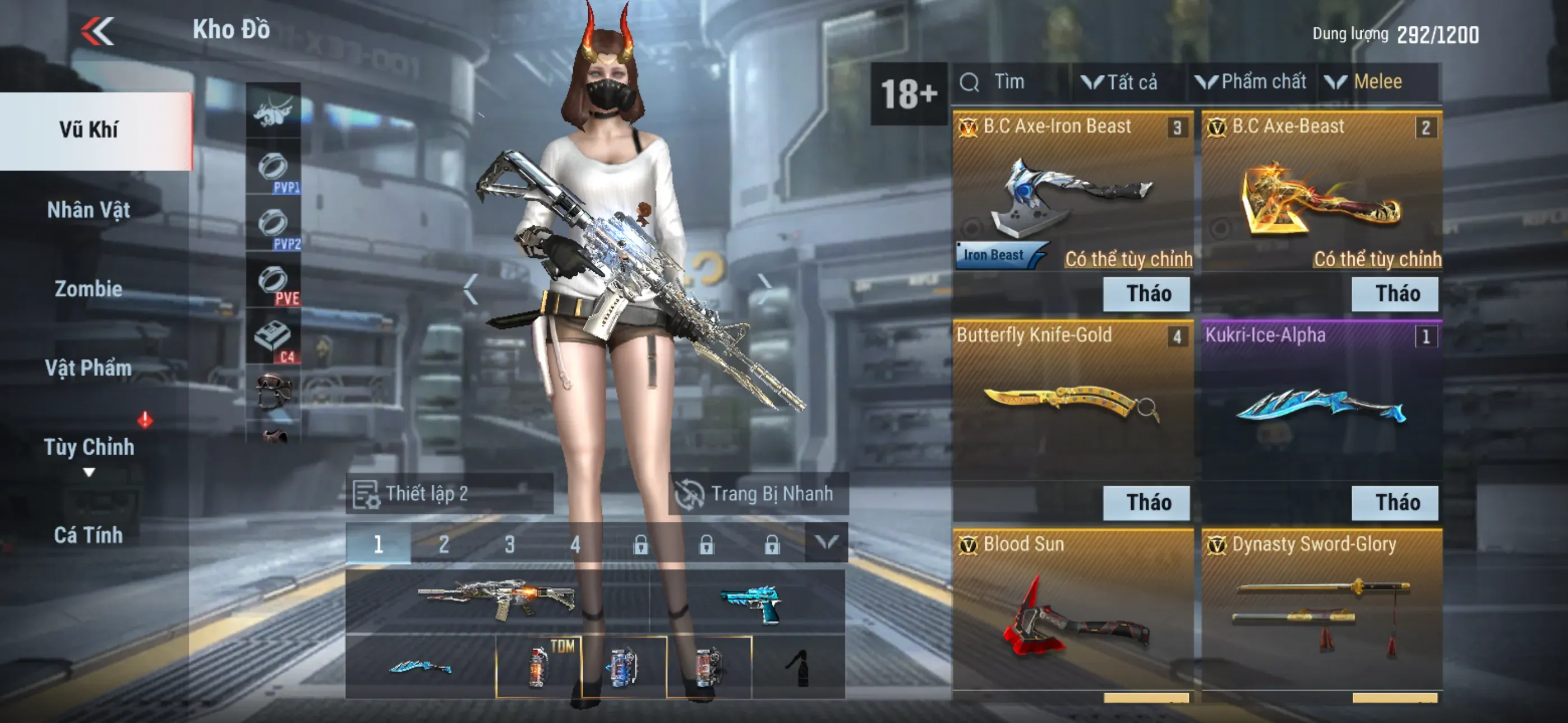The width and height of the screenshot is (1568, 723).
Task: Select the B.C Axe-Beast weapon card
Action: 1321,194
